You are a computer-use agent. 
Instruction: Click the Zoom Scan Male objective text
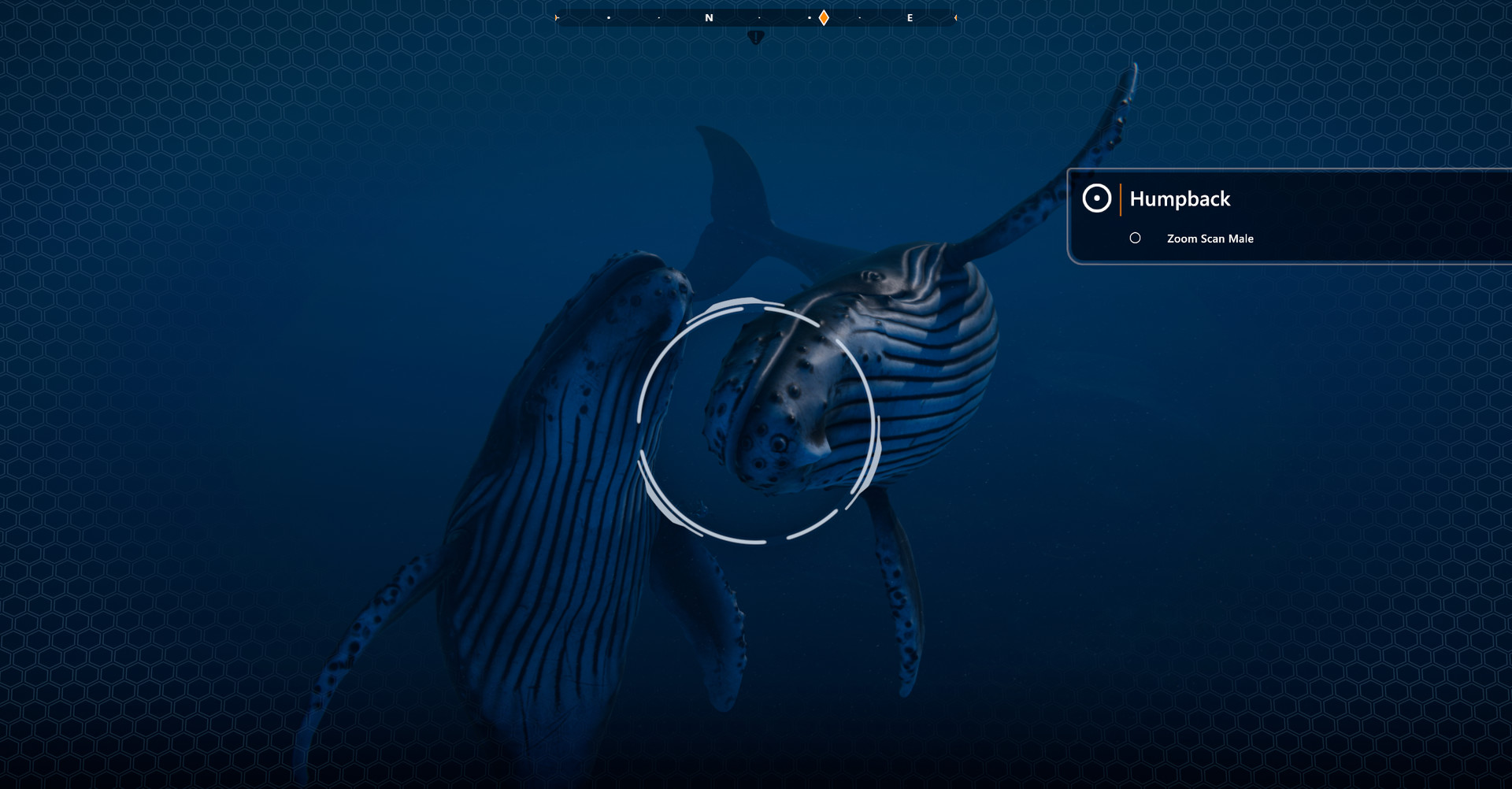tap(1210, 238)
